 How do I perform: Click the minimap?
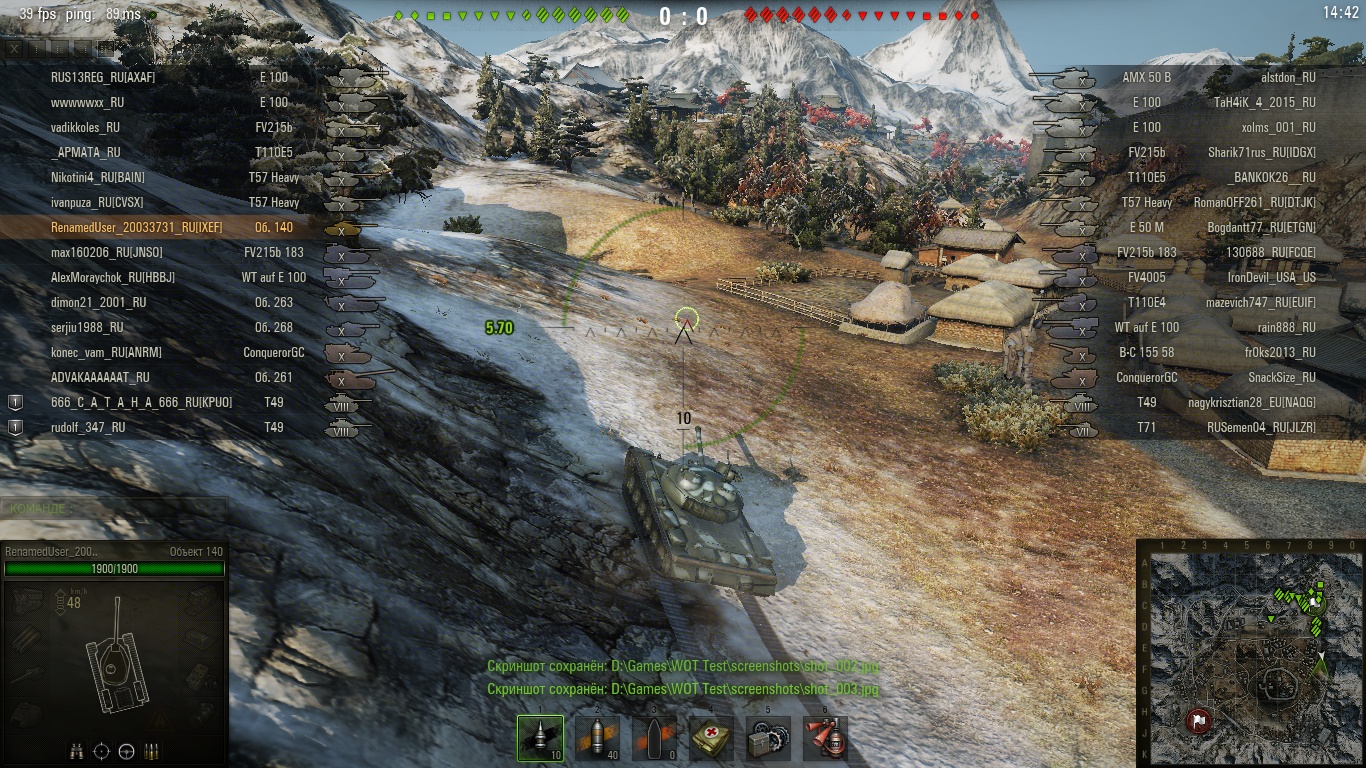1250,652
